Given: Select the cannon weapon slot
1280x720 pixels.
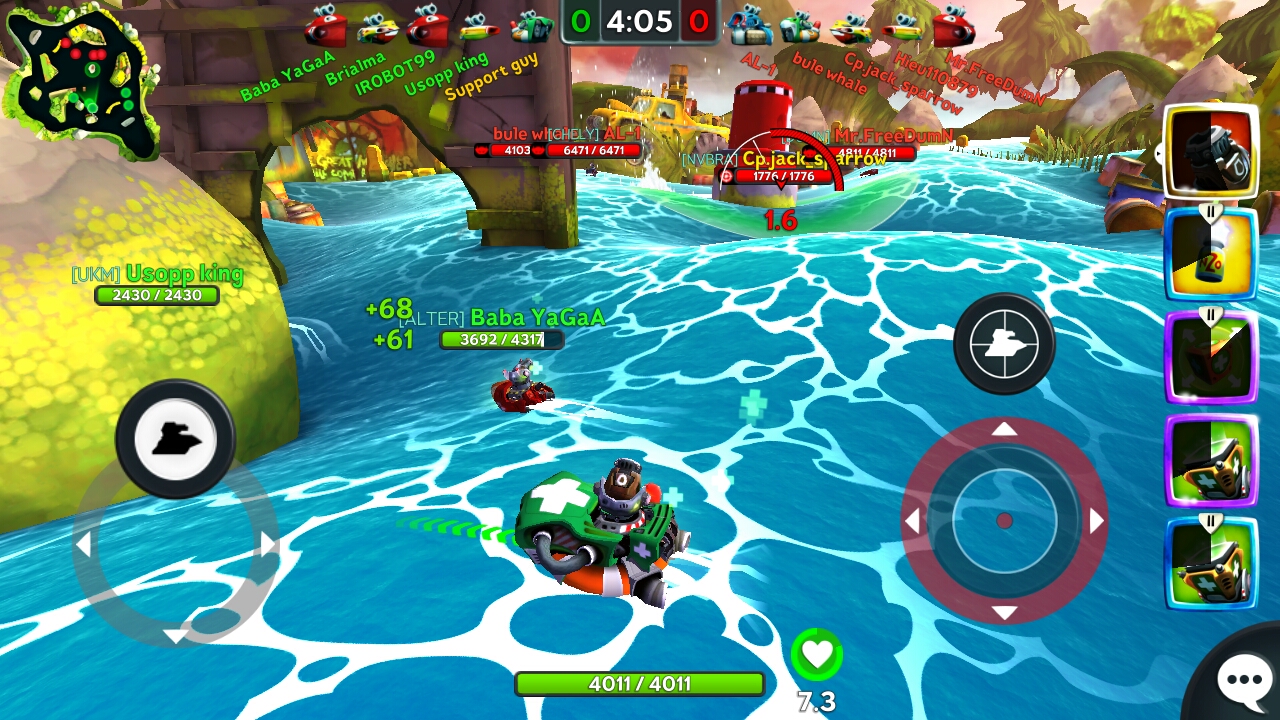Looking at the screenshot, I should coord(1210,152).
